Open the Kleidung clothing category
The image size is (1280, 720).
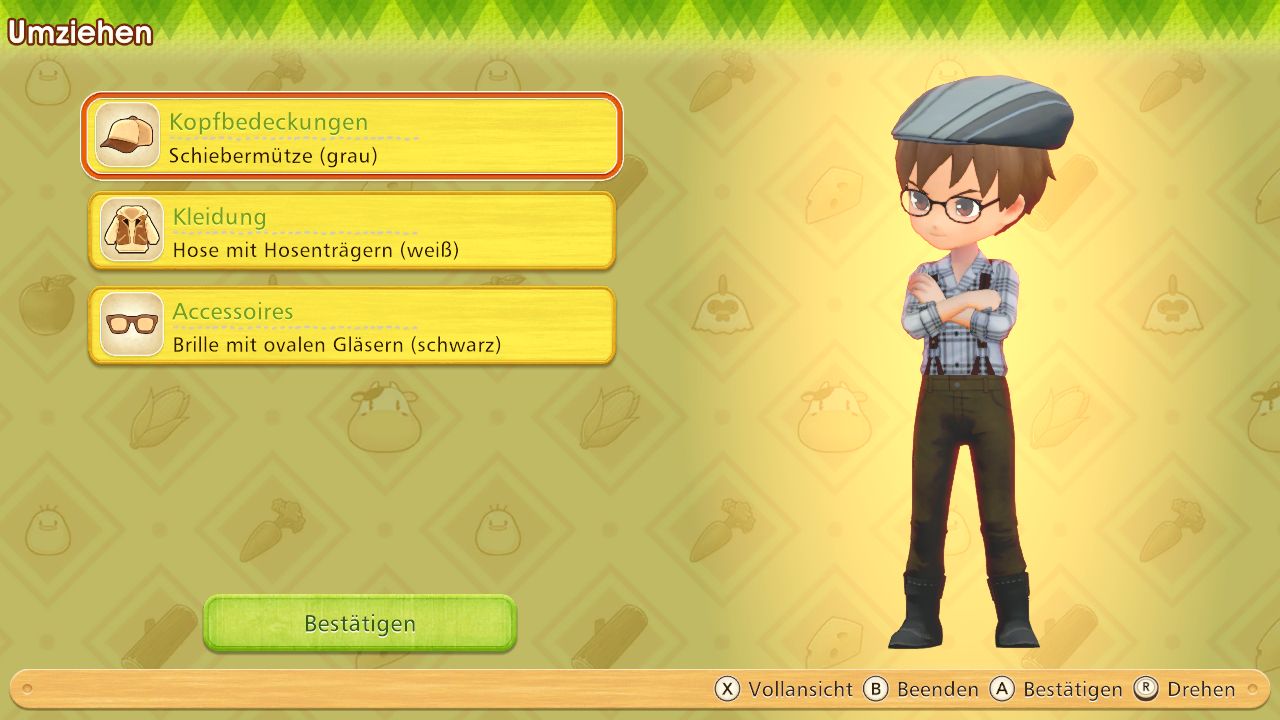click(352, 231)
